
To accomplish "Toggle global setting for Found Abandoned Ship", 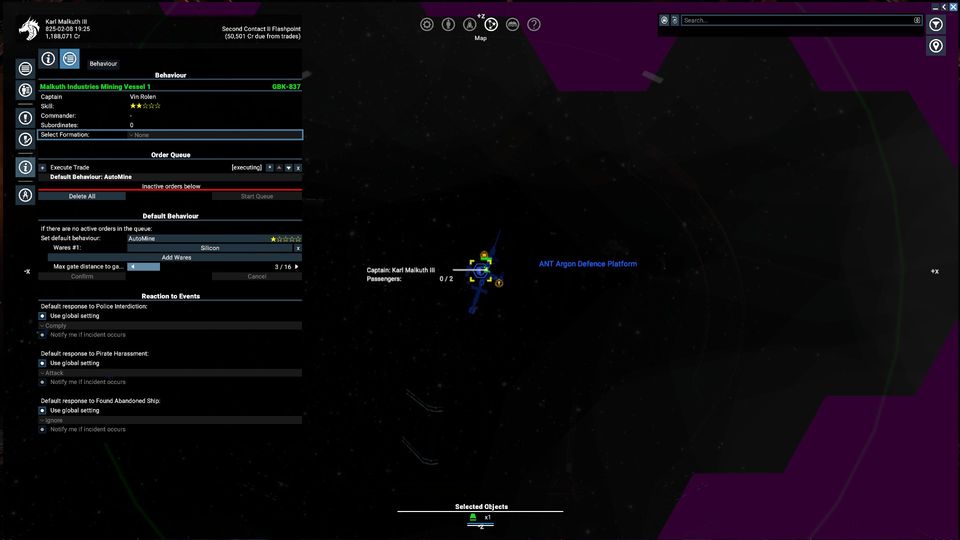I will [43, 410].
